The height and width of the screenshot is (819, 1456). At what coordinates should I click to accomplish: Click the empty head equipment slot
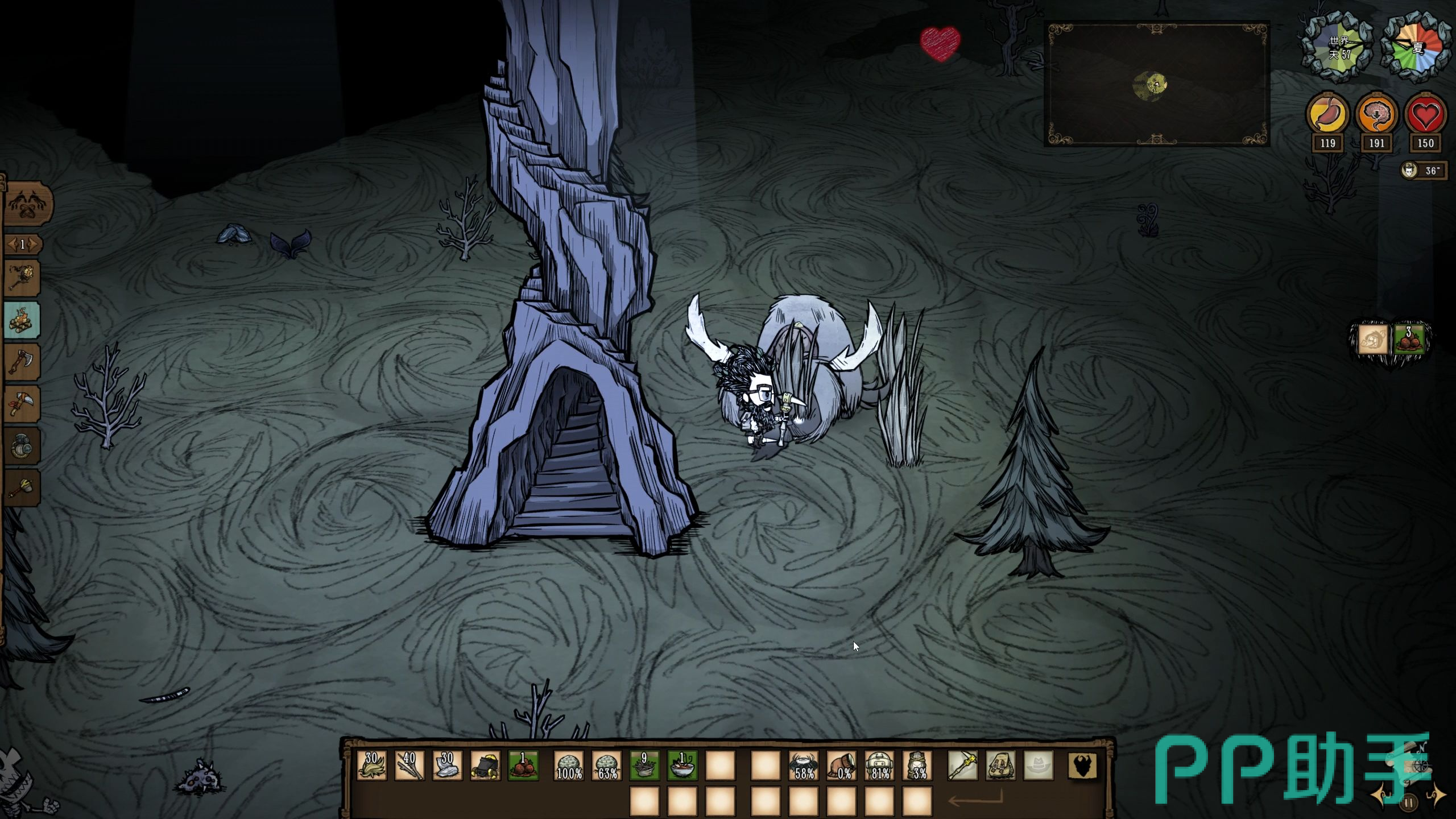pos(1039,765)
